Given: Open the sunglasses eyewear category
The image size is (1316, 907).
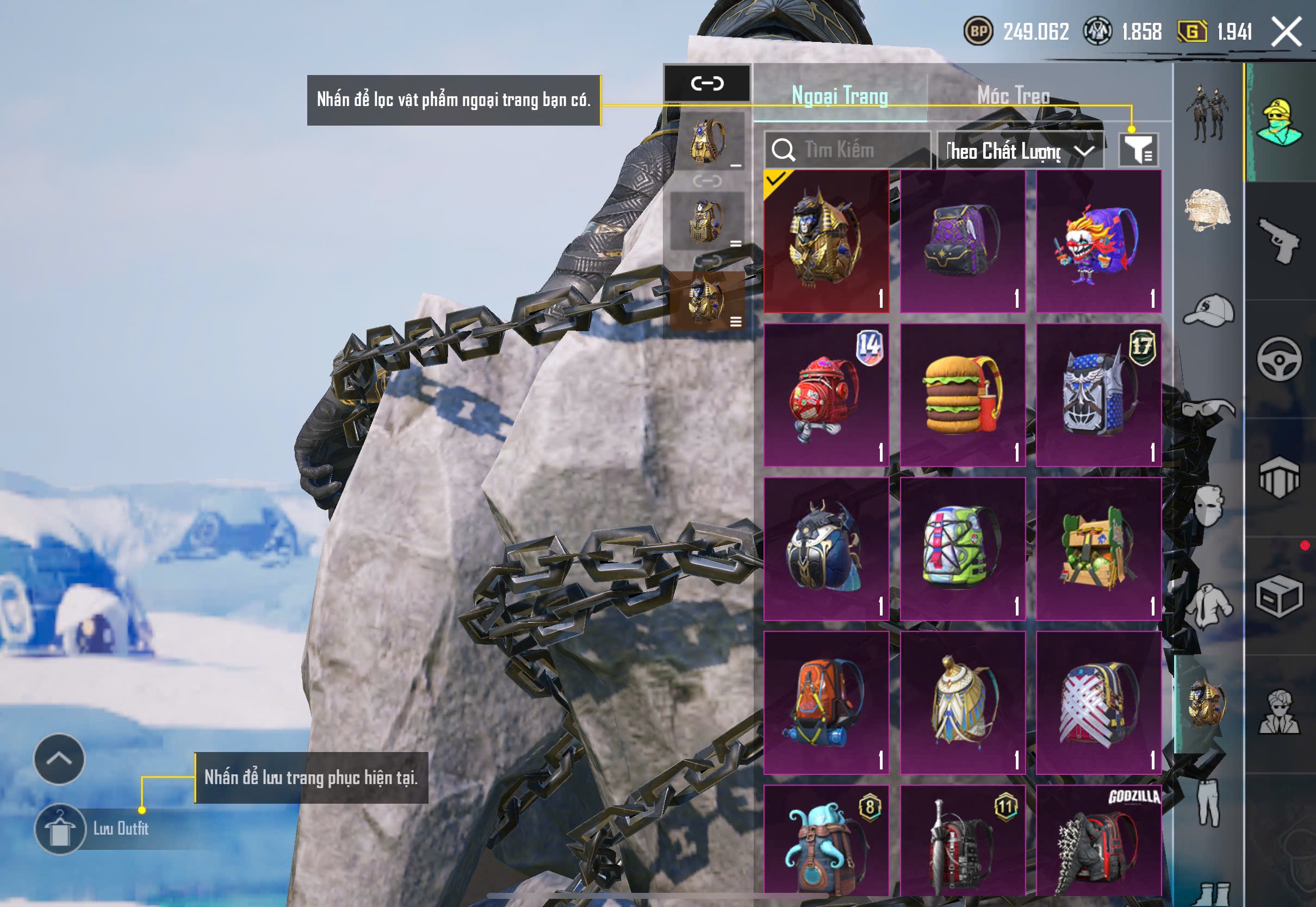Looking at the screenshot, I should (1209, 408).
